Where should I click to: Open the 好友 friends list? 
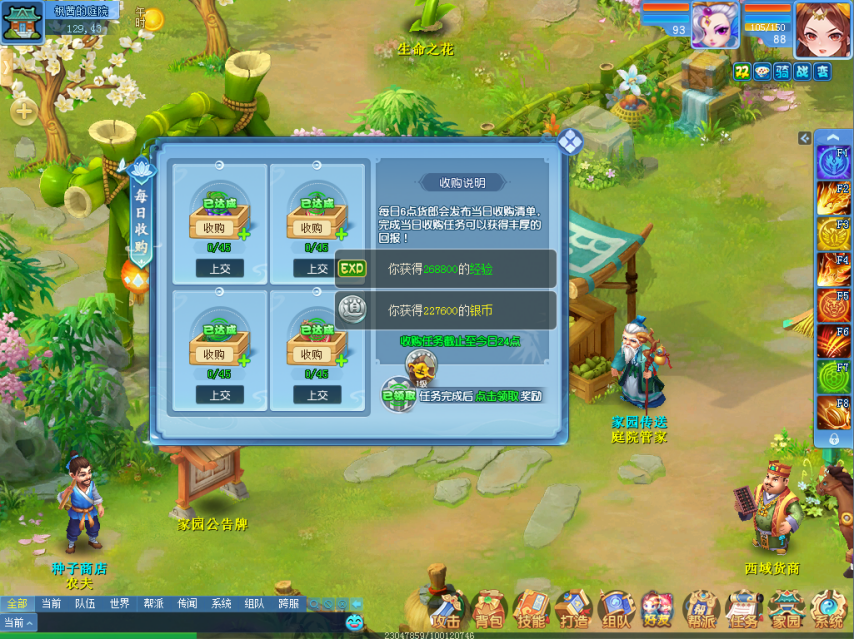[x=658, y=608]
